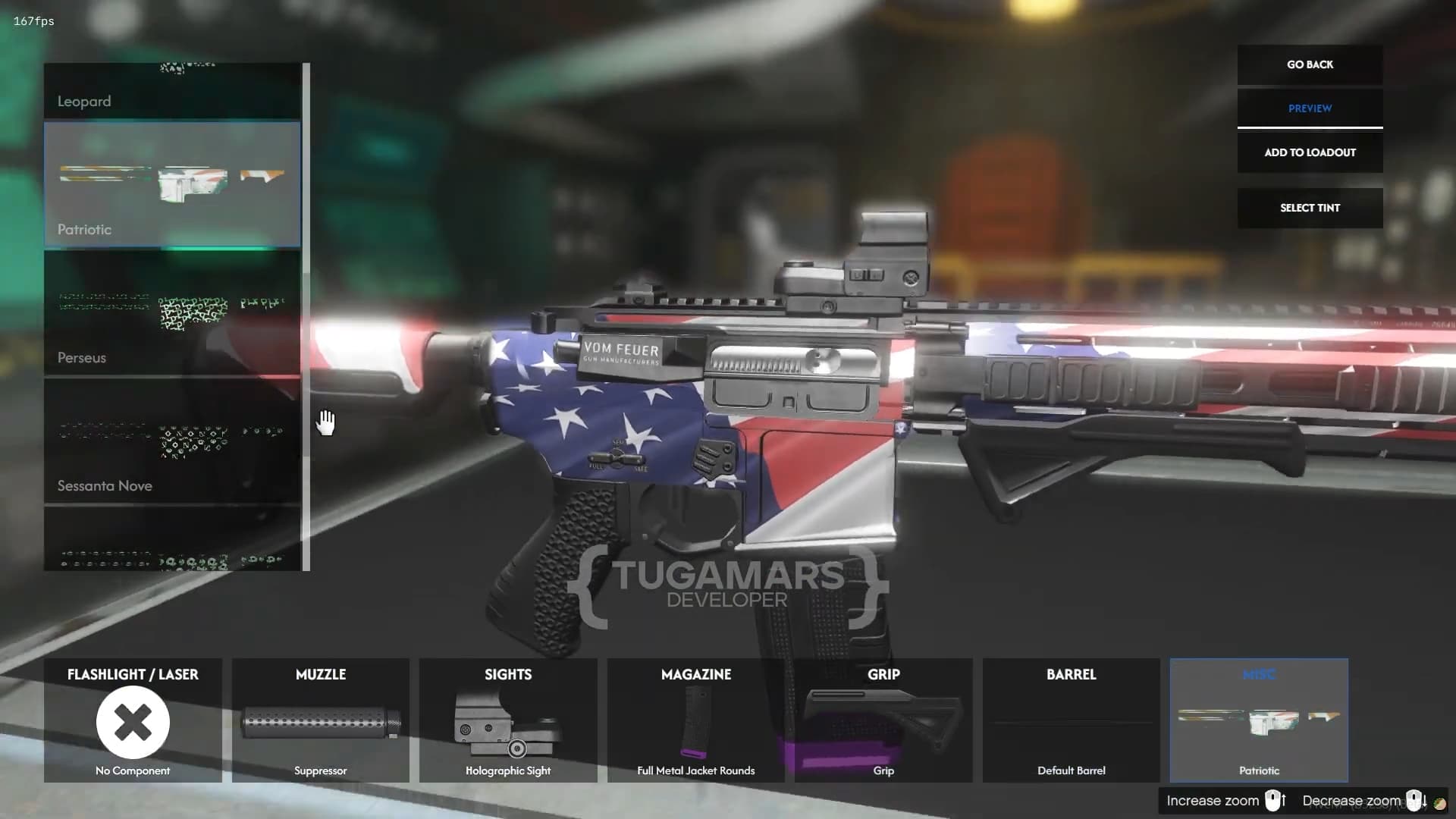The image size is (1456, 819).
Task: Select the Perseus livery
Action: tap(172, 313)
